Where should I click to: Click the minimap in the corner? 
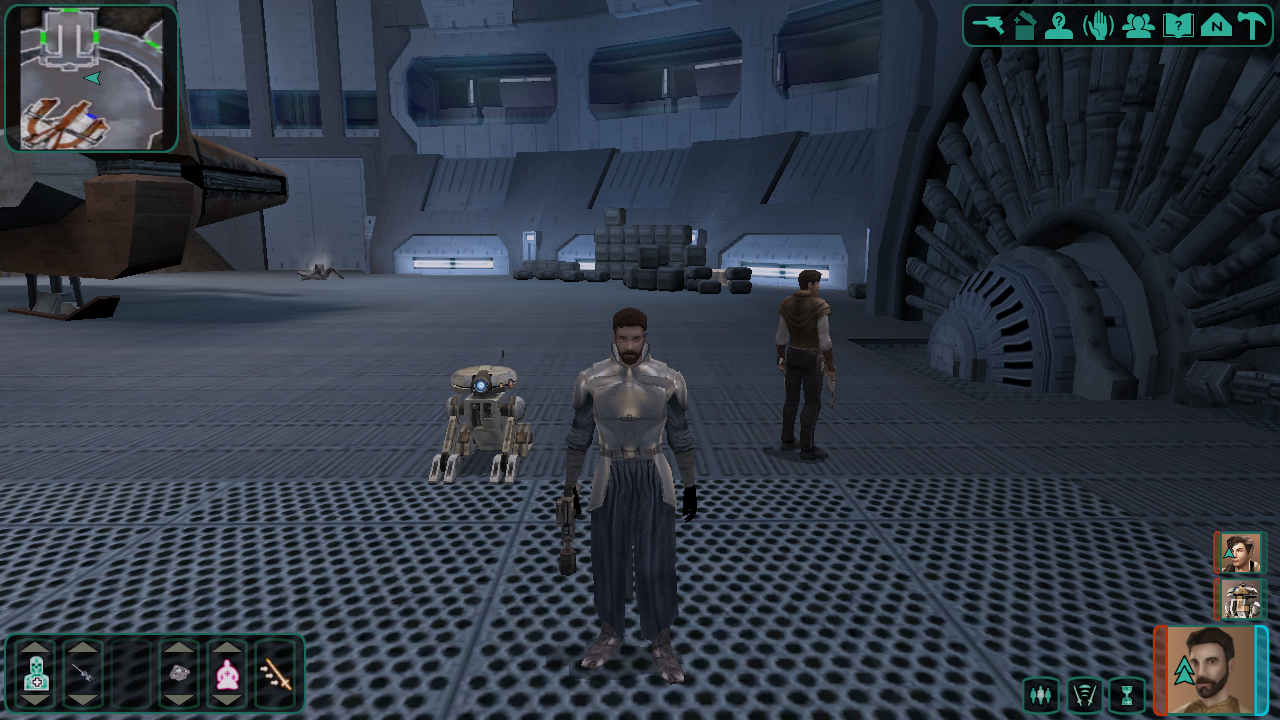click(x=91, y=78)
